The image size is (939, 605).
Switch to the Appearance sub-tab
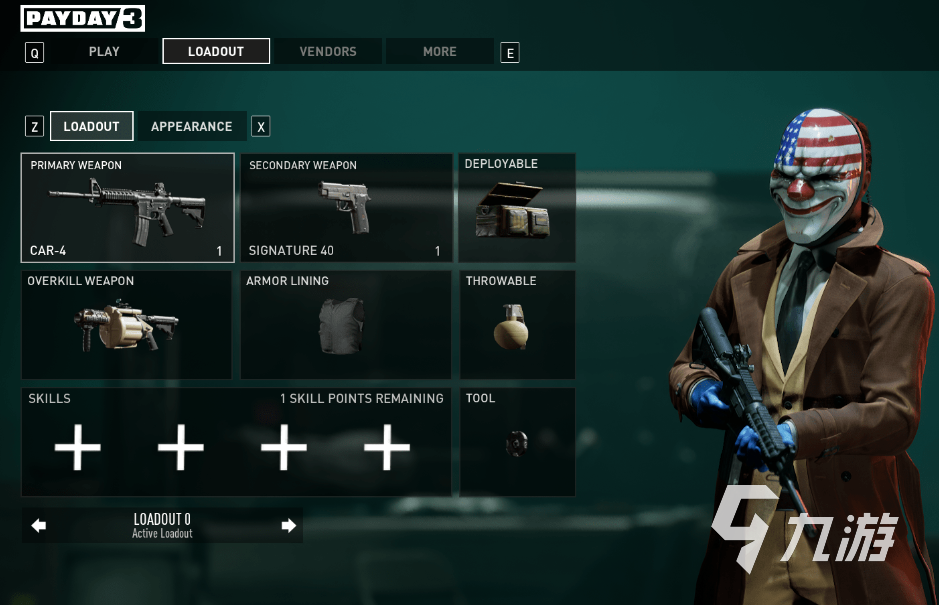[191, 126]
